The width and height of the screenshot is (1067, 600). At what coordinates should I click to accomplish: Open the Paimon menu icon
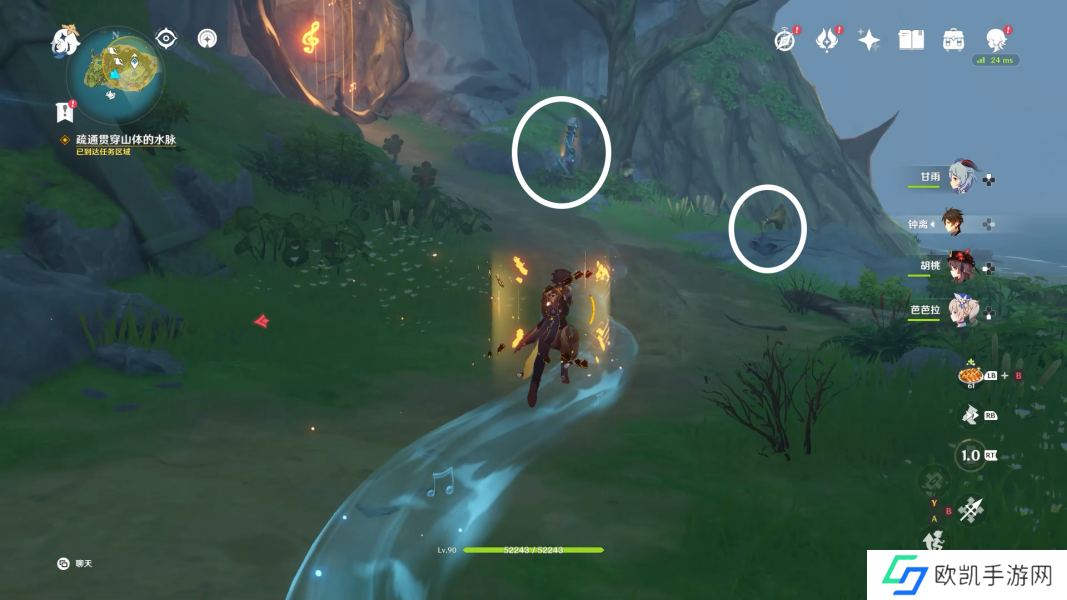click(65, 41)
